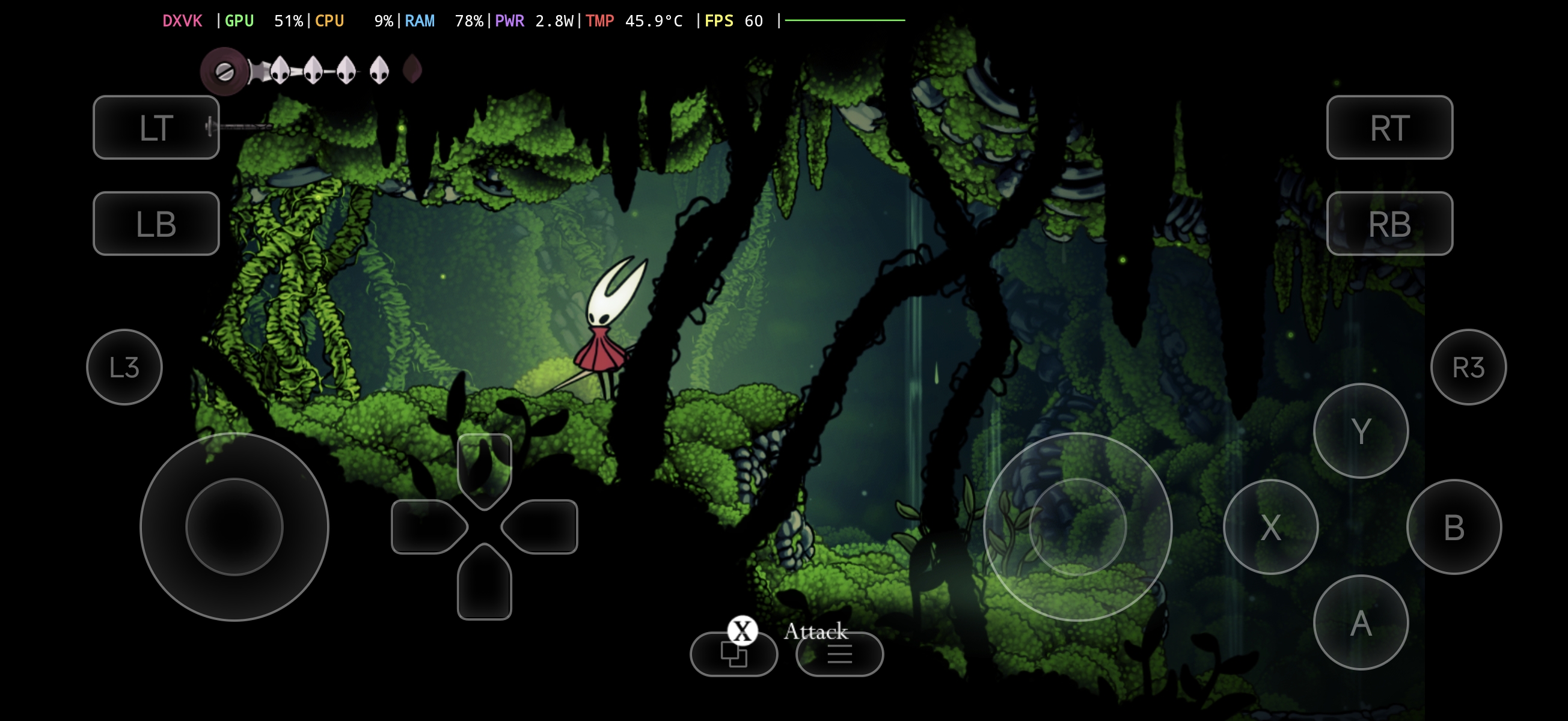The width and height of the screenshot is (1568, 721).
Task: Tap the LT trigger button
Action: pos(156,128)
